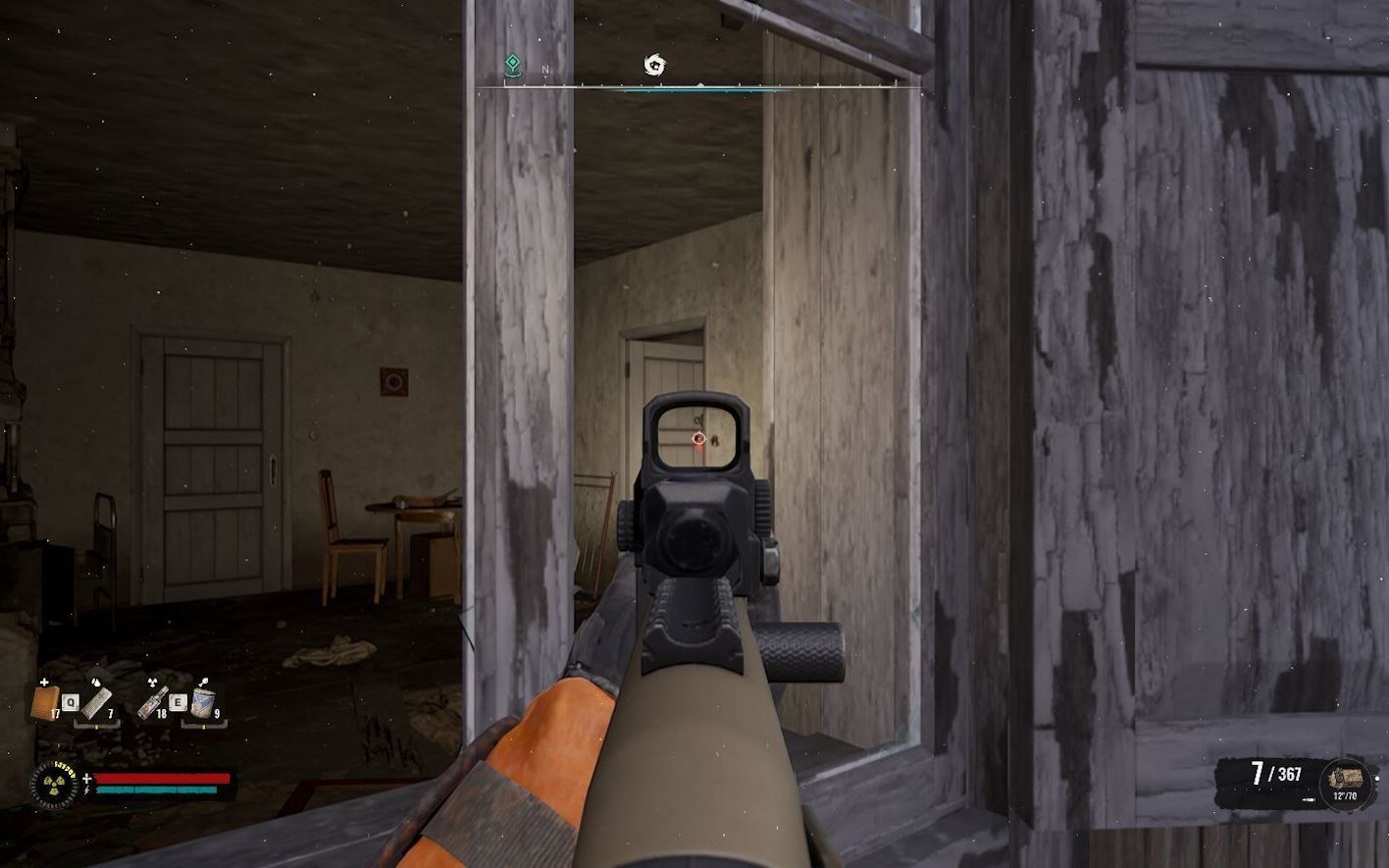This screenshot has height=868, width=1389.
Task: Click the holographic sight reticle dot
Action: (x=696, y=437)
